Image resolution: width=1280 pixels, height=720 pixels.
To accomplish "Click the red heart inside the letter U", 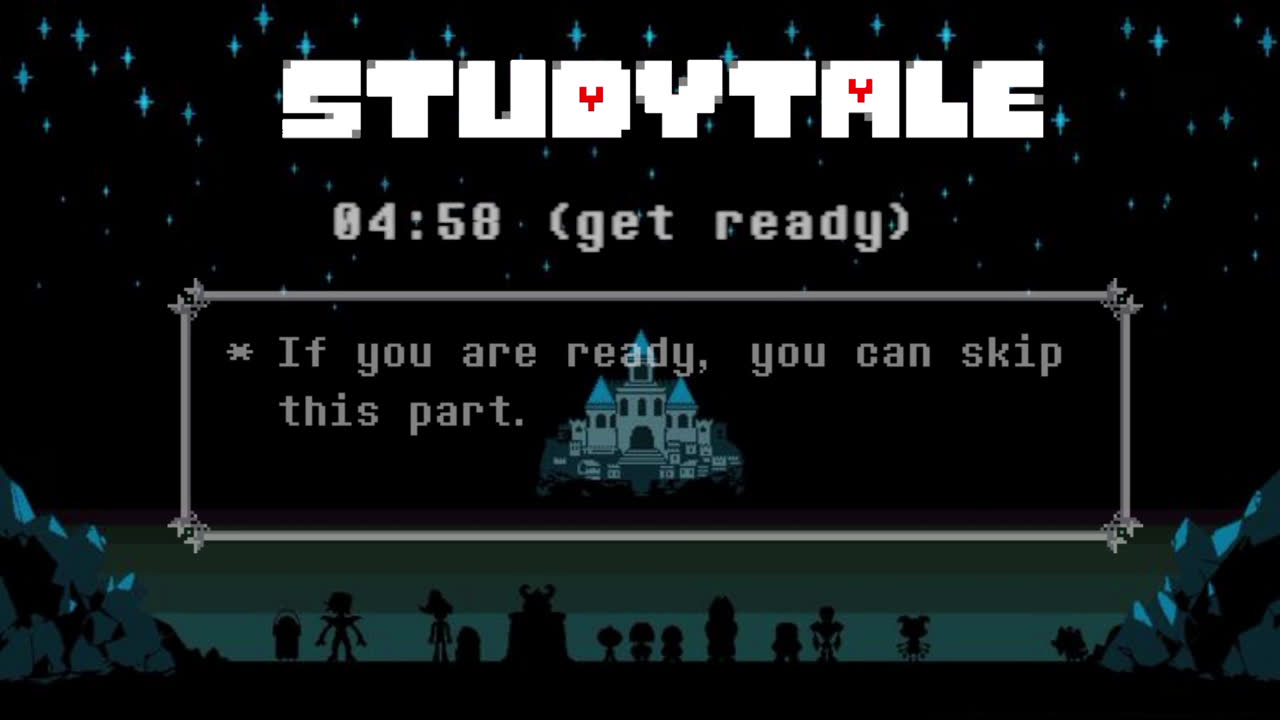I will (592, 95).
